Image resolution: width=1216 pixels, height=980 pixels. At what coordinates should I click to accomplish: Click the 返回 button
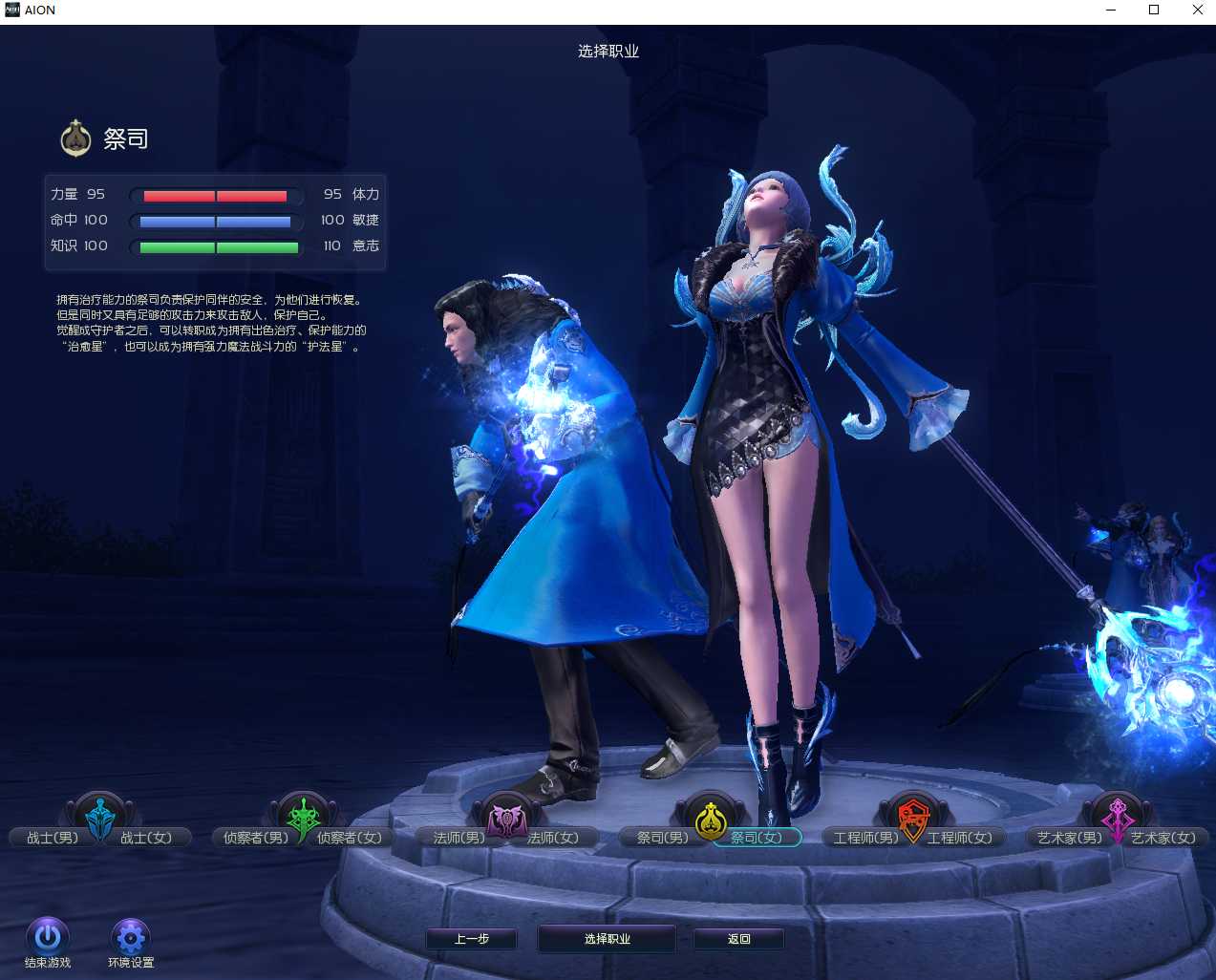tap(738, 939)
